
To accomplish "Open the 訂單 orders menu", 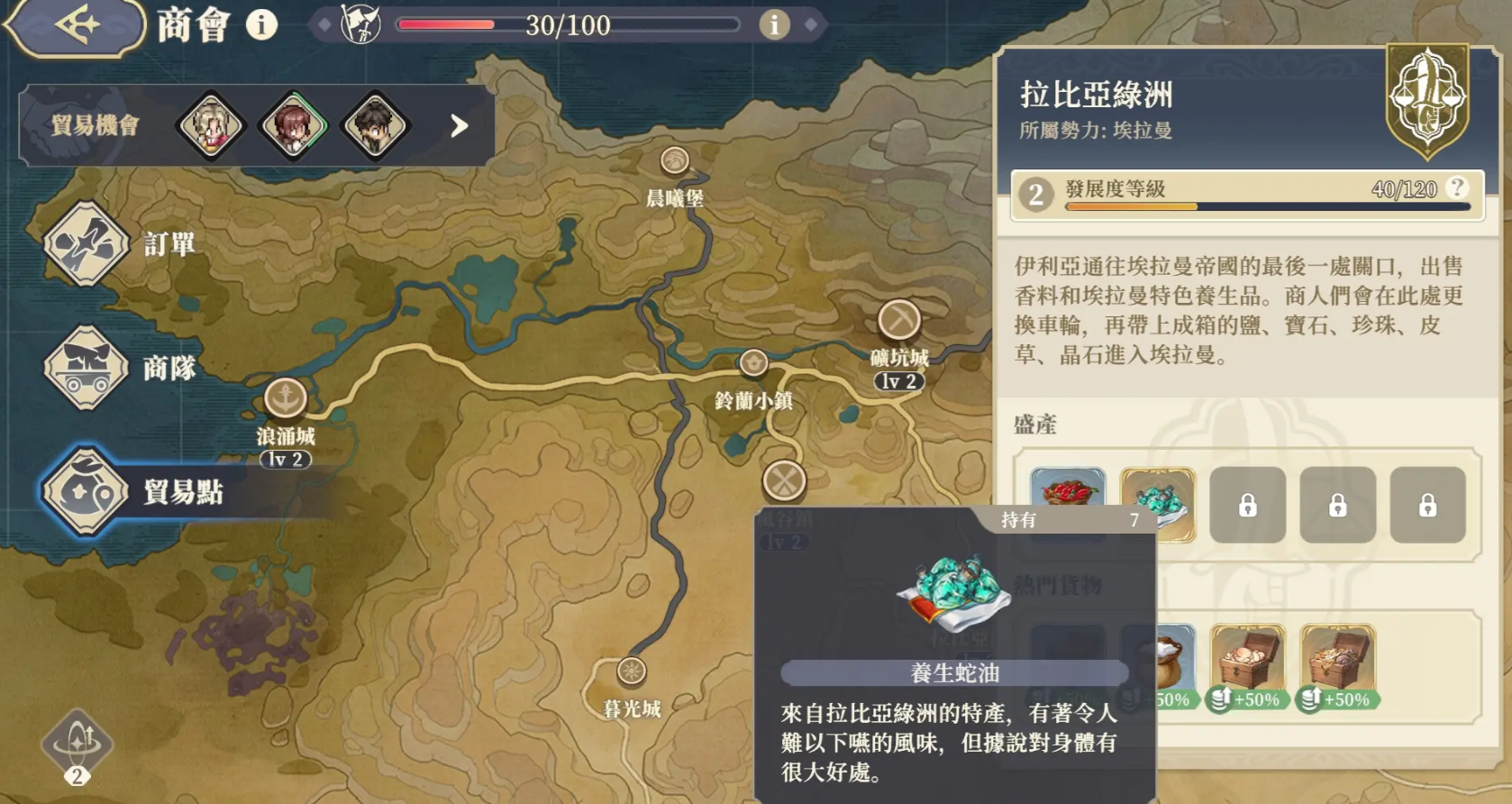I will click(87, 244).
